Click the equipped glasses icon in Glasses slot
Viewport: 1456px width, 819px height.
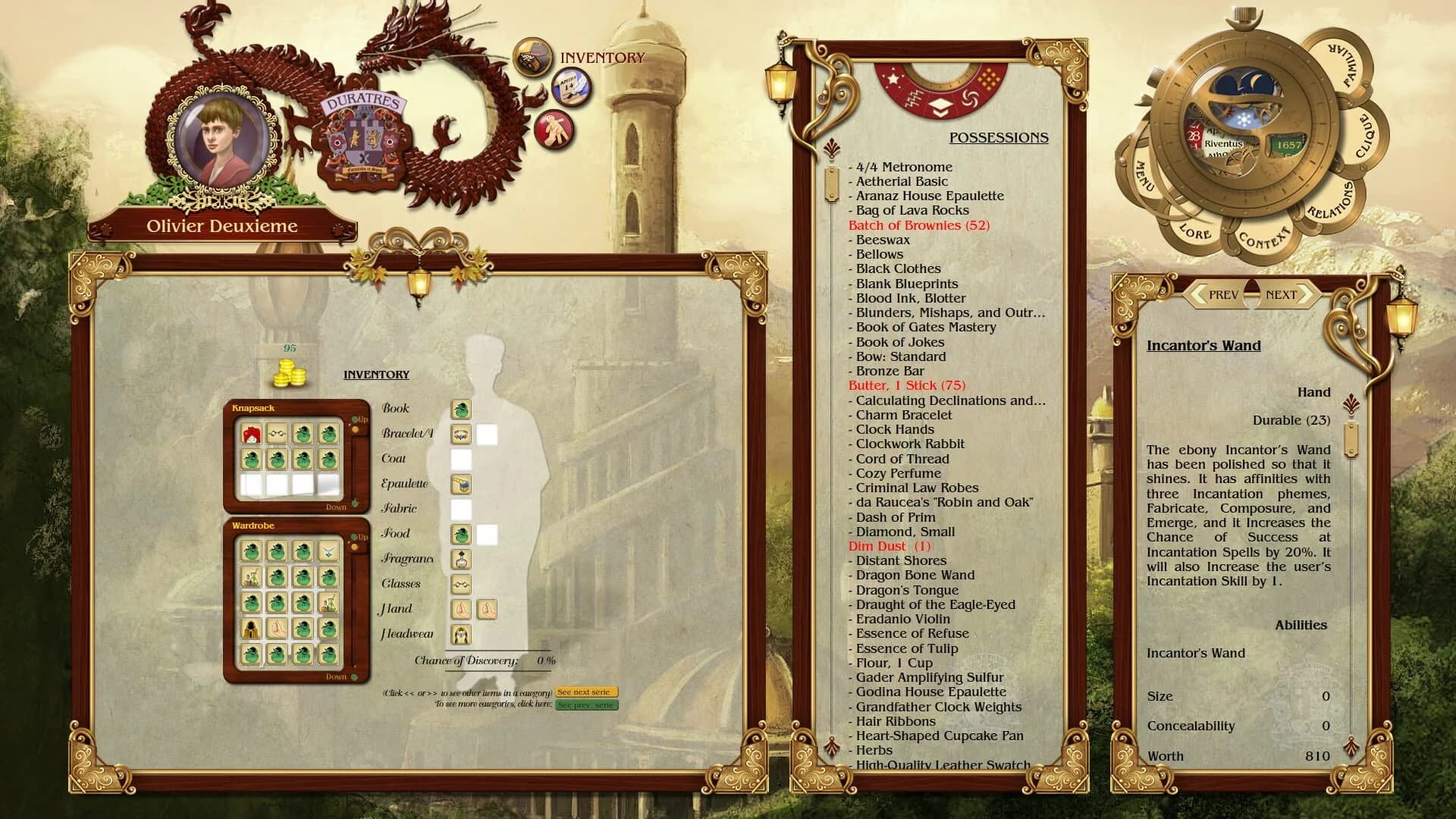(x=461, y=584)
